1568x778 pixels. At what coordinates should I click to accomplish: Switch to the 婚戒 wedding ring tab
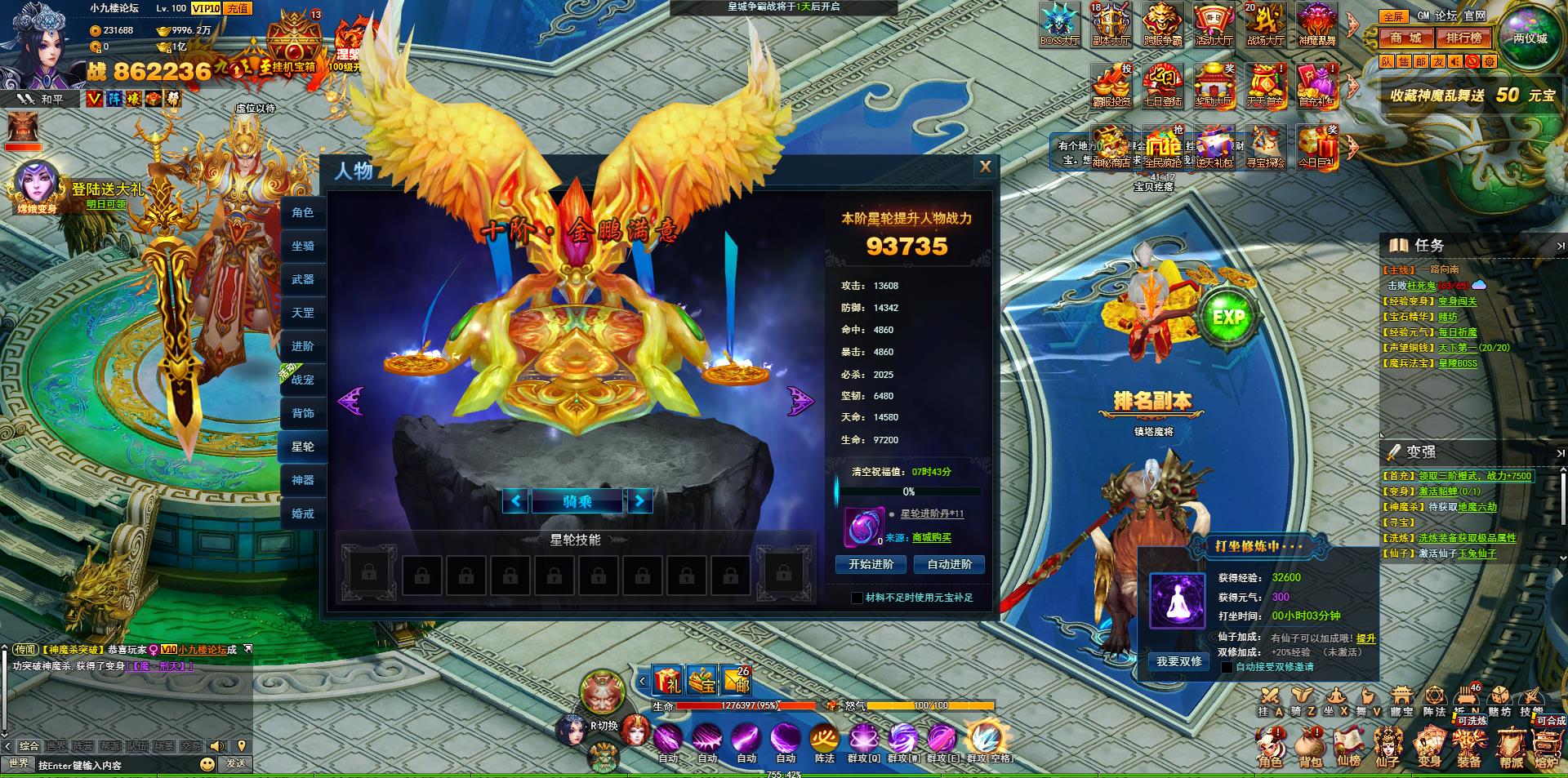pos(303,513)
